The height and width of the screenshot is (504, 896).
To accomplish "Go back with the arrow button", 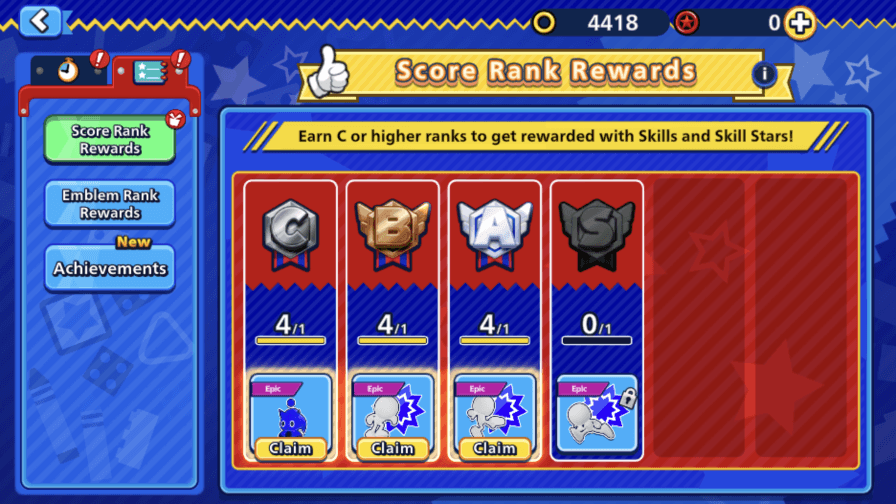I will [40, 20].
